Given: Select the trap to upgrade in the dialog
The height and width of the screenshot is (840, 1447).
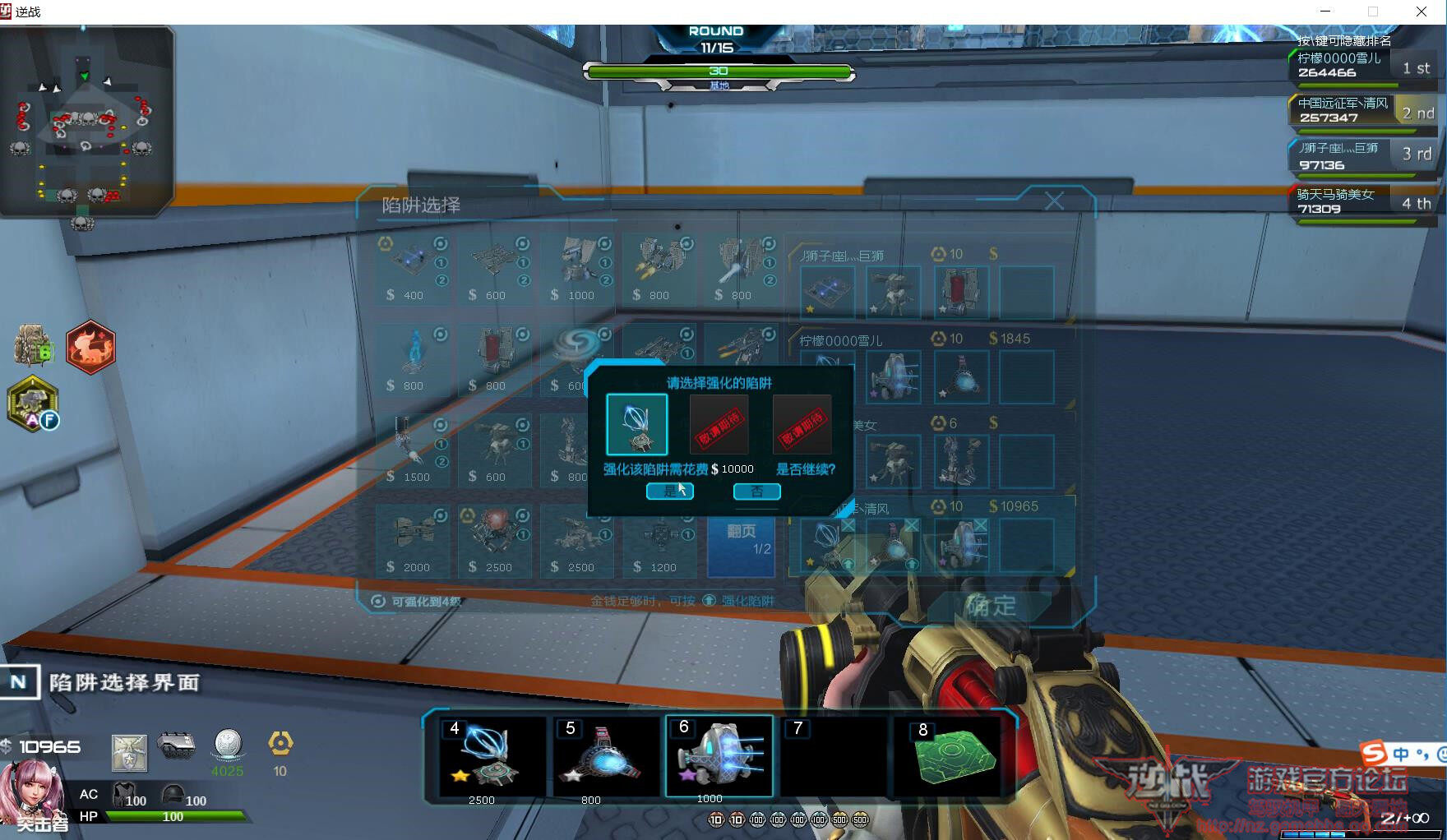Looking at the screenshot, I should (636, 424).
